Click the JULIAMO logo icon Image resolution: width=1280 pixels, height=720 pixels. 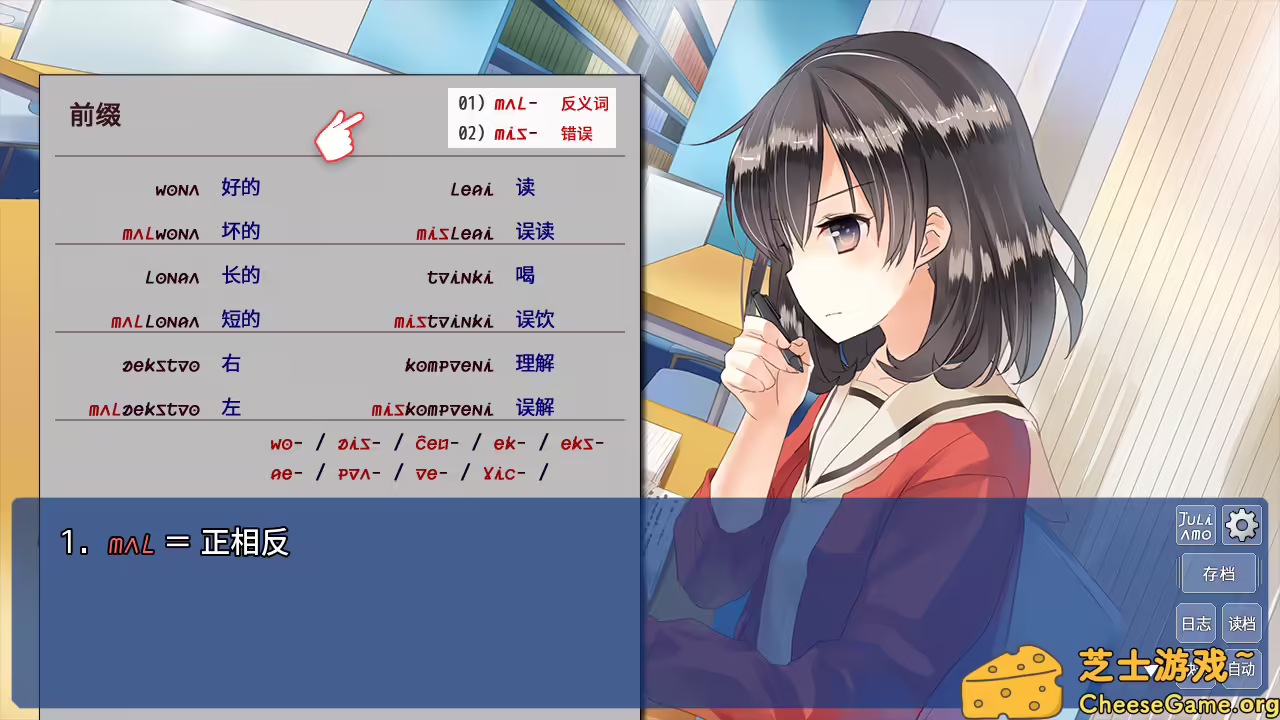(x=1195, y=525)
